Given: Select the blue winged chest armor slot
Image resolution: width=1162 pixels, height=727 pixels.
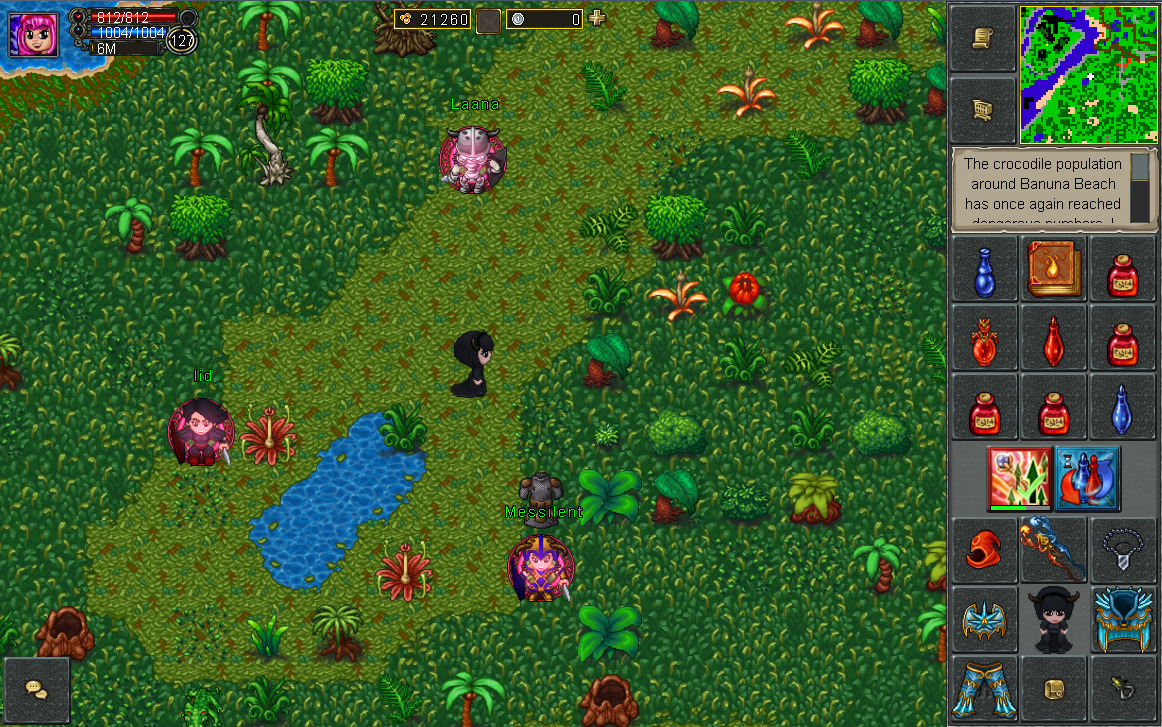Looking at the screenshot, I should tap(984, 619).
